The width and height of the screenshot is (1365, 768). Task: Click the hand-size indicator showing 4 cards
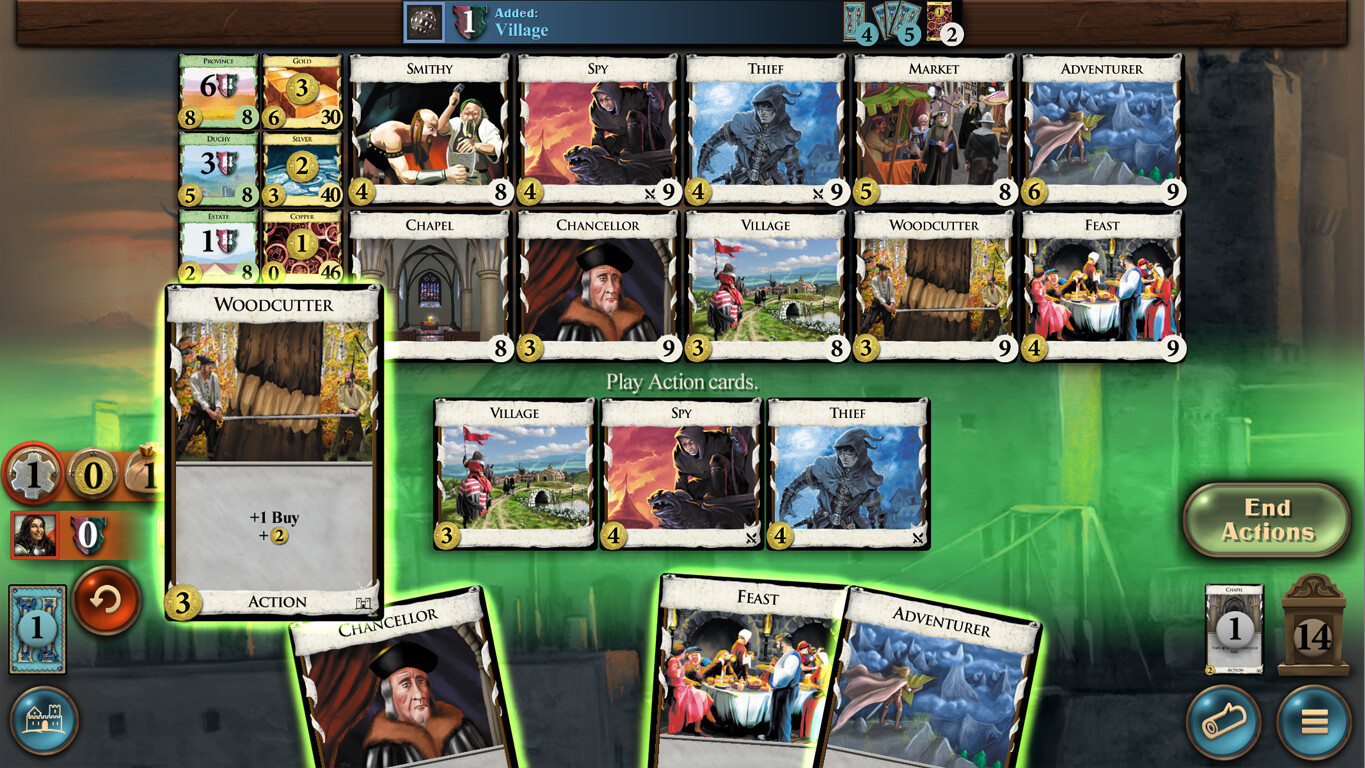(x=864, y=25)
